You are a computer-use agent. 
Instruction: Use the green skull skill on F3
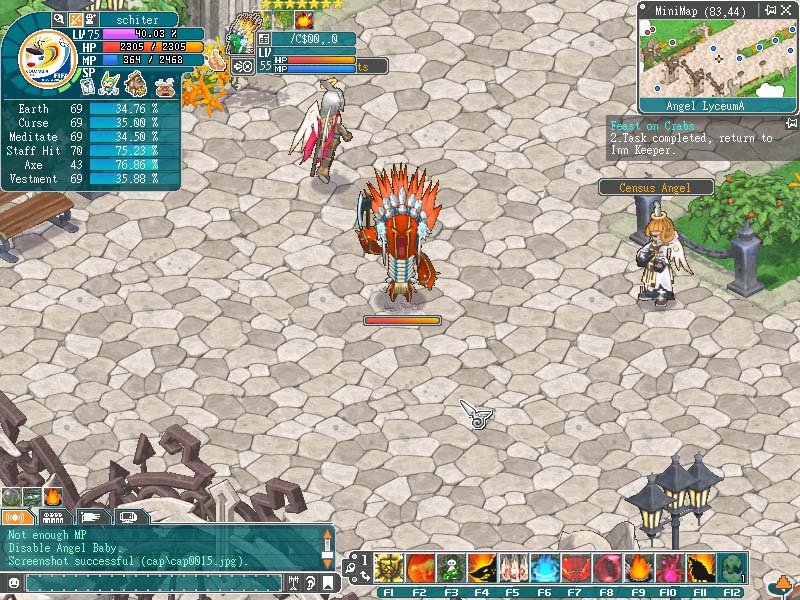pyautogui.click(x=451, y=569)
